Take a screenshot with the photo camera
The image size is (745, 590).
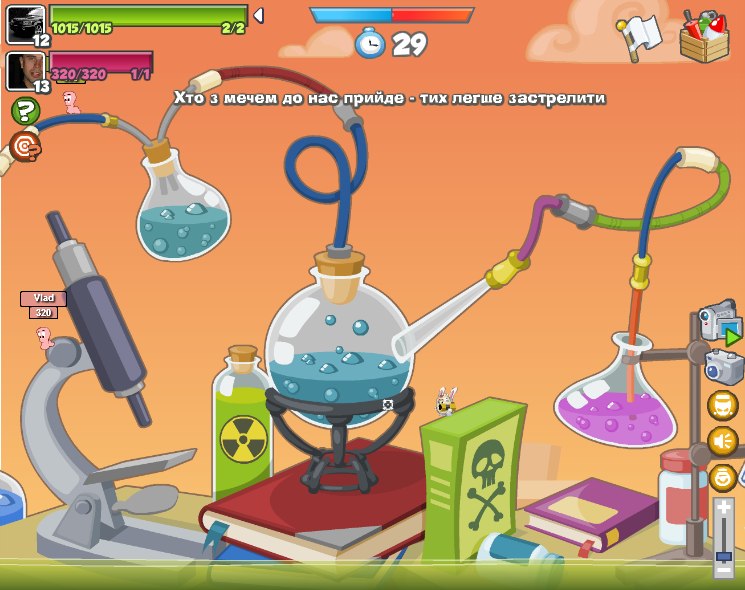click(723, 366)
